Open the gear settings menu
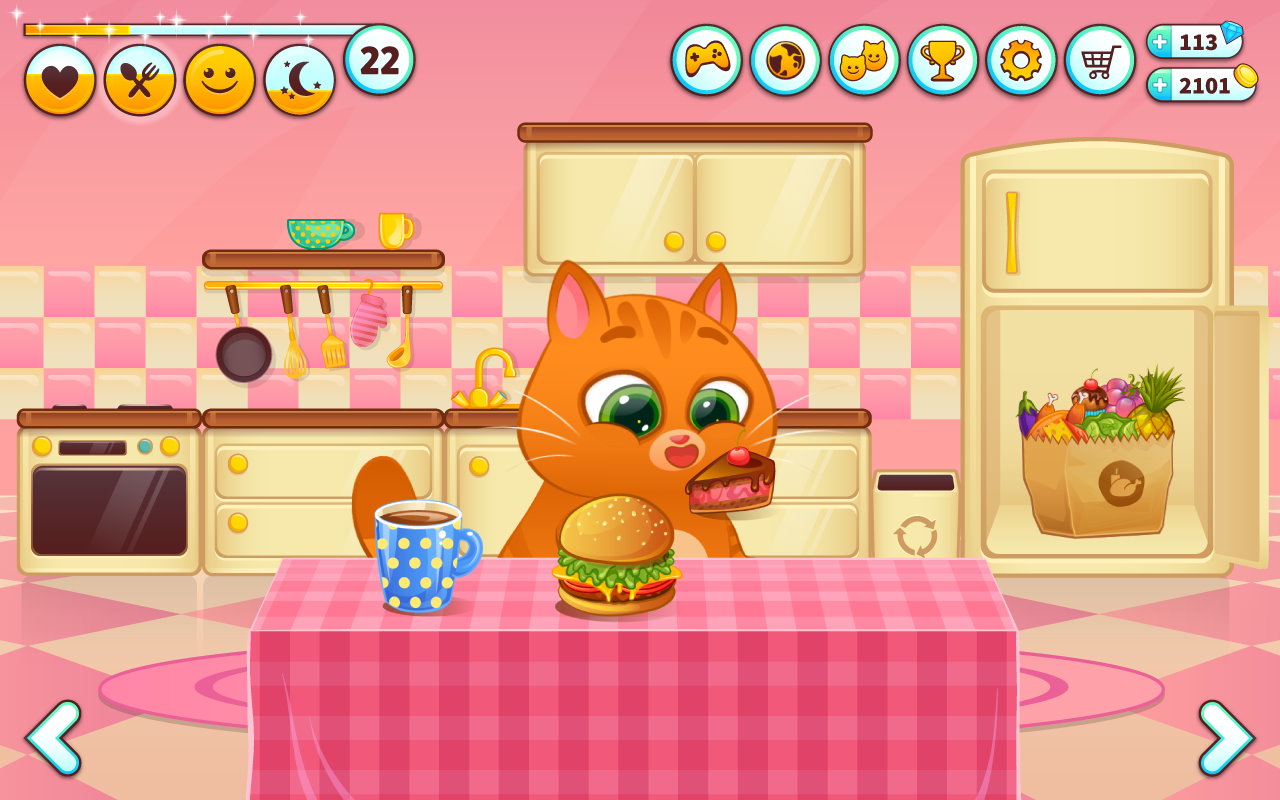1280x800 pixels. tap(1021, 60)
